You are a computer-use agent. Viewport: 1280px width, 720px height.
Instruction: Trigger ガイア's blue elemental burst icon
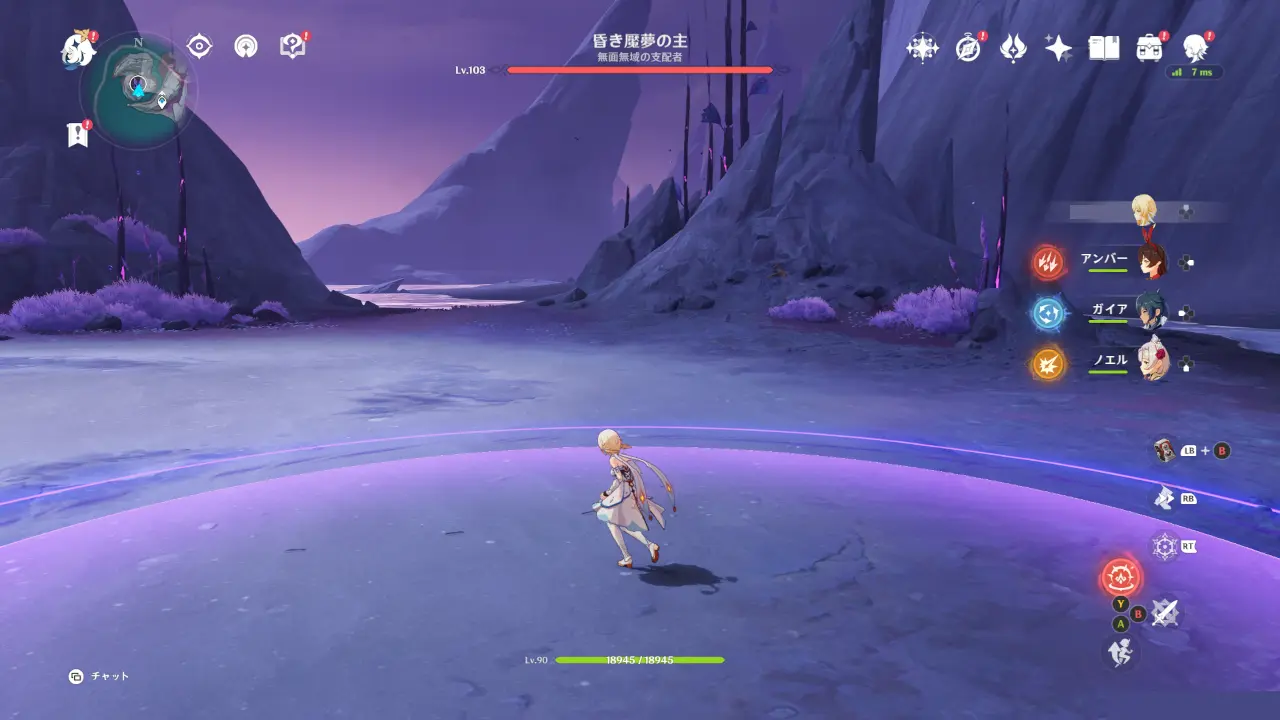click(1049, 313)
